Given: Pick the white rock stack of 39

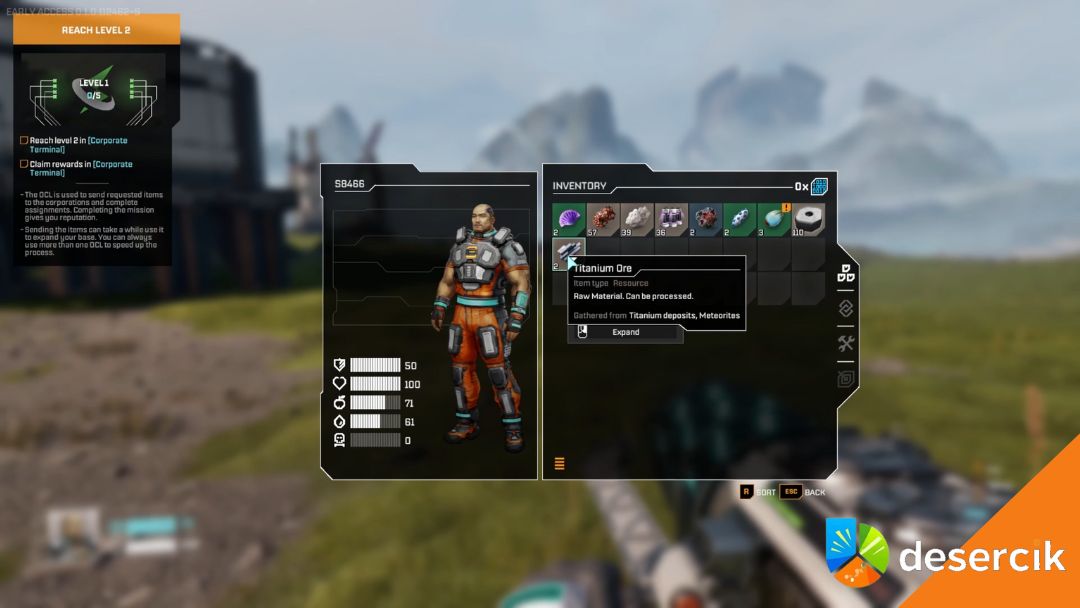Looking at the screenshot, I should 638,220.
